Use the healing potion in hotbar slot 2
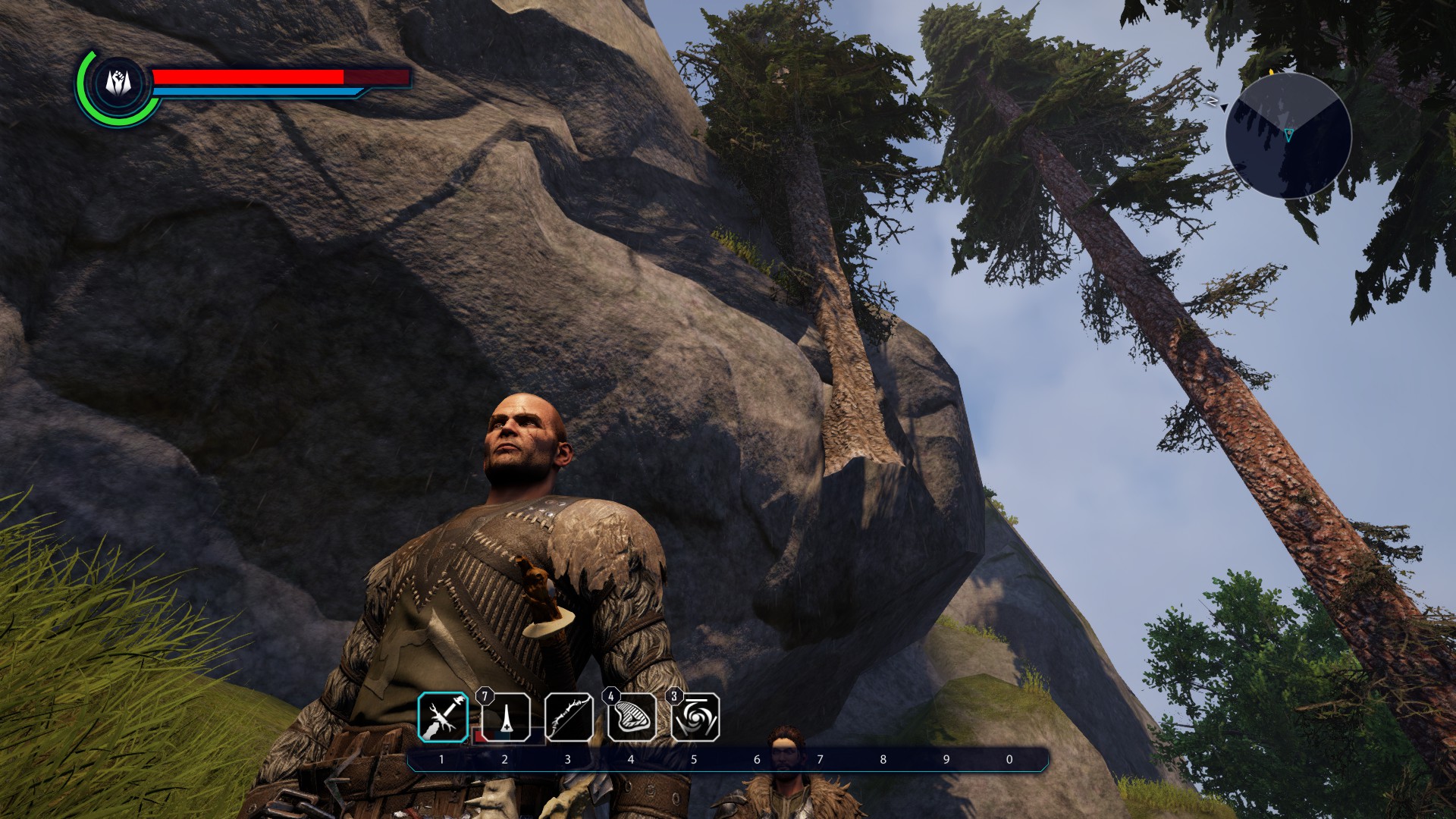The image size is (1456, 819). pos(506,717)
